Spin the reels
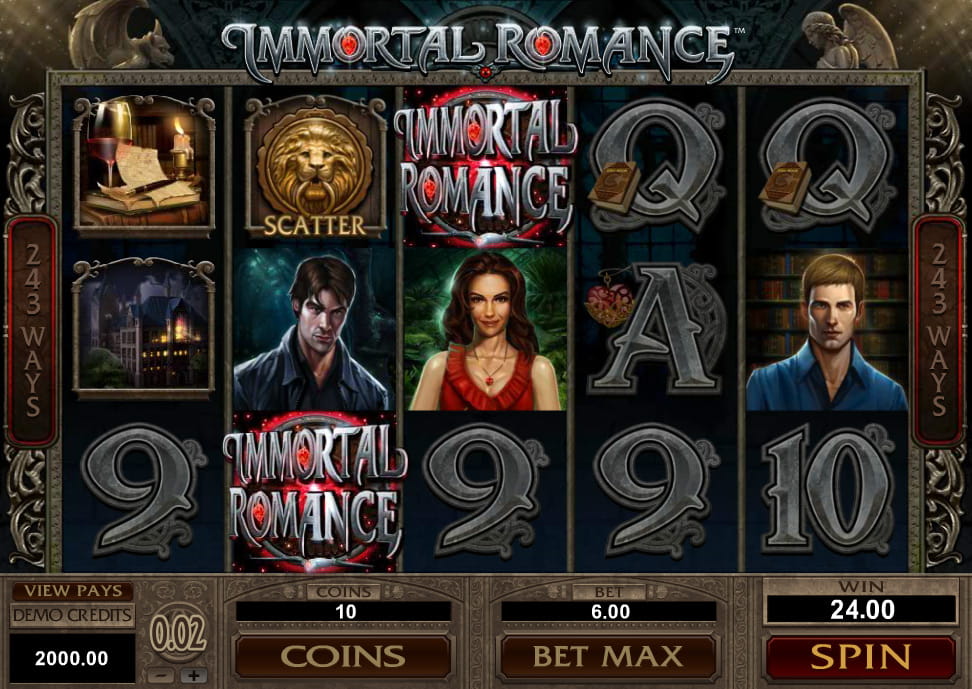Screen dimensions: 972x689 [860, 657]
